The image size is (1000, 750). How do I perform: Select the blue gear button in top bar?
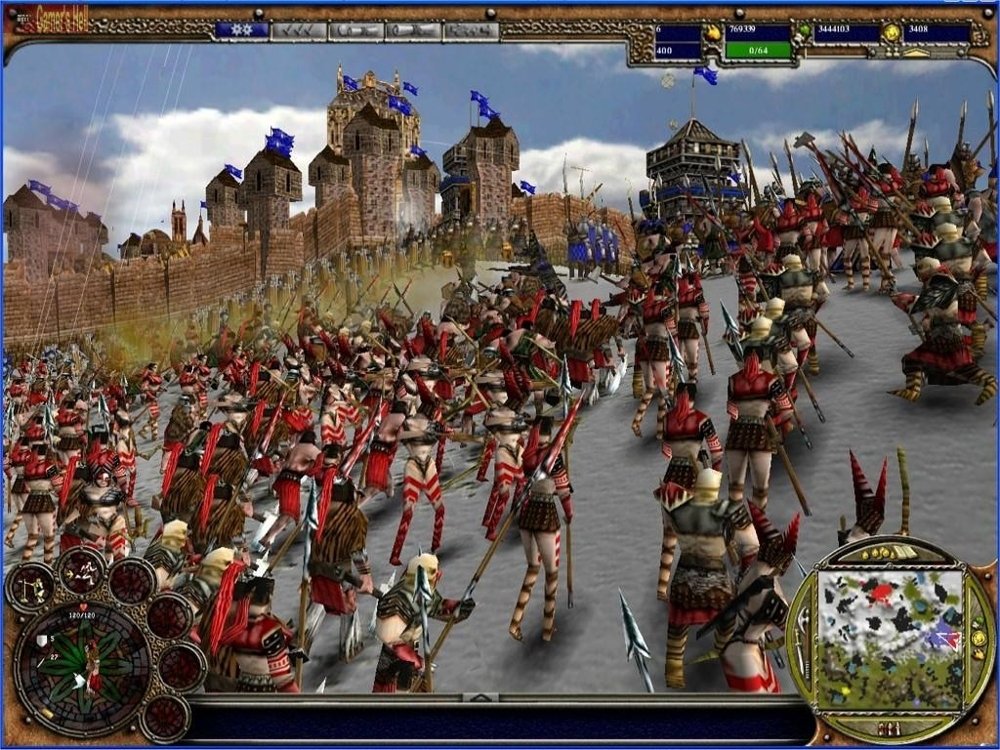[x=242, y=30]
